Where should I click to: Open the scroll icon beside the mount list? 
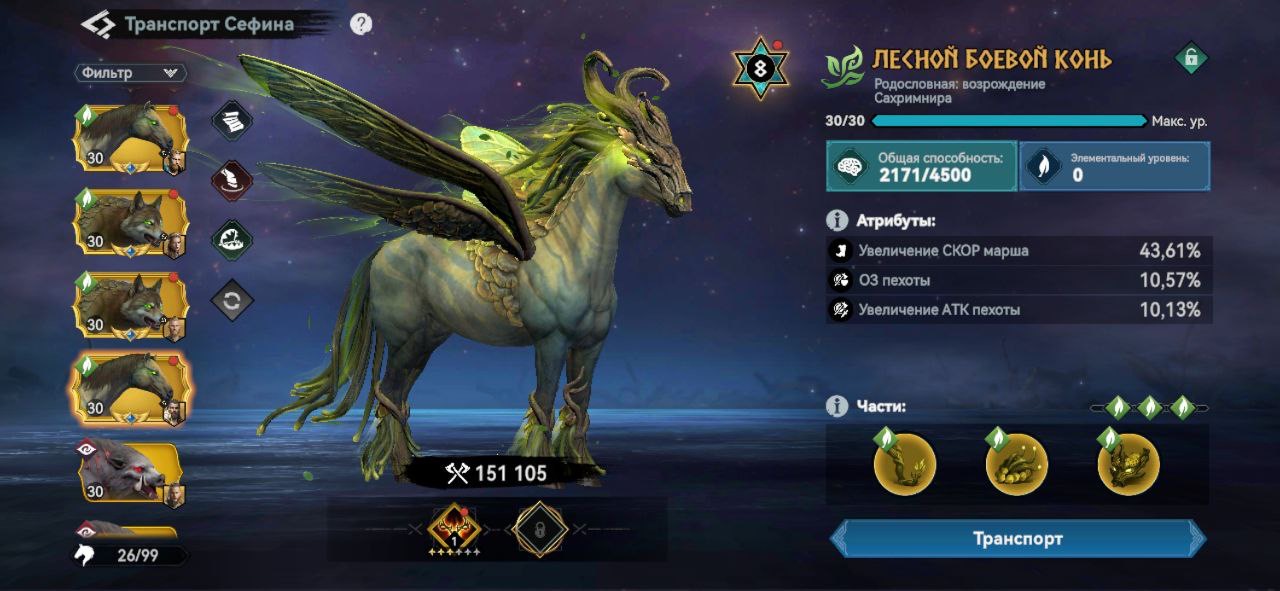coord(232,121)
